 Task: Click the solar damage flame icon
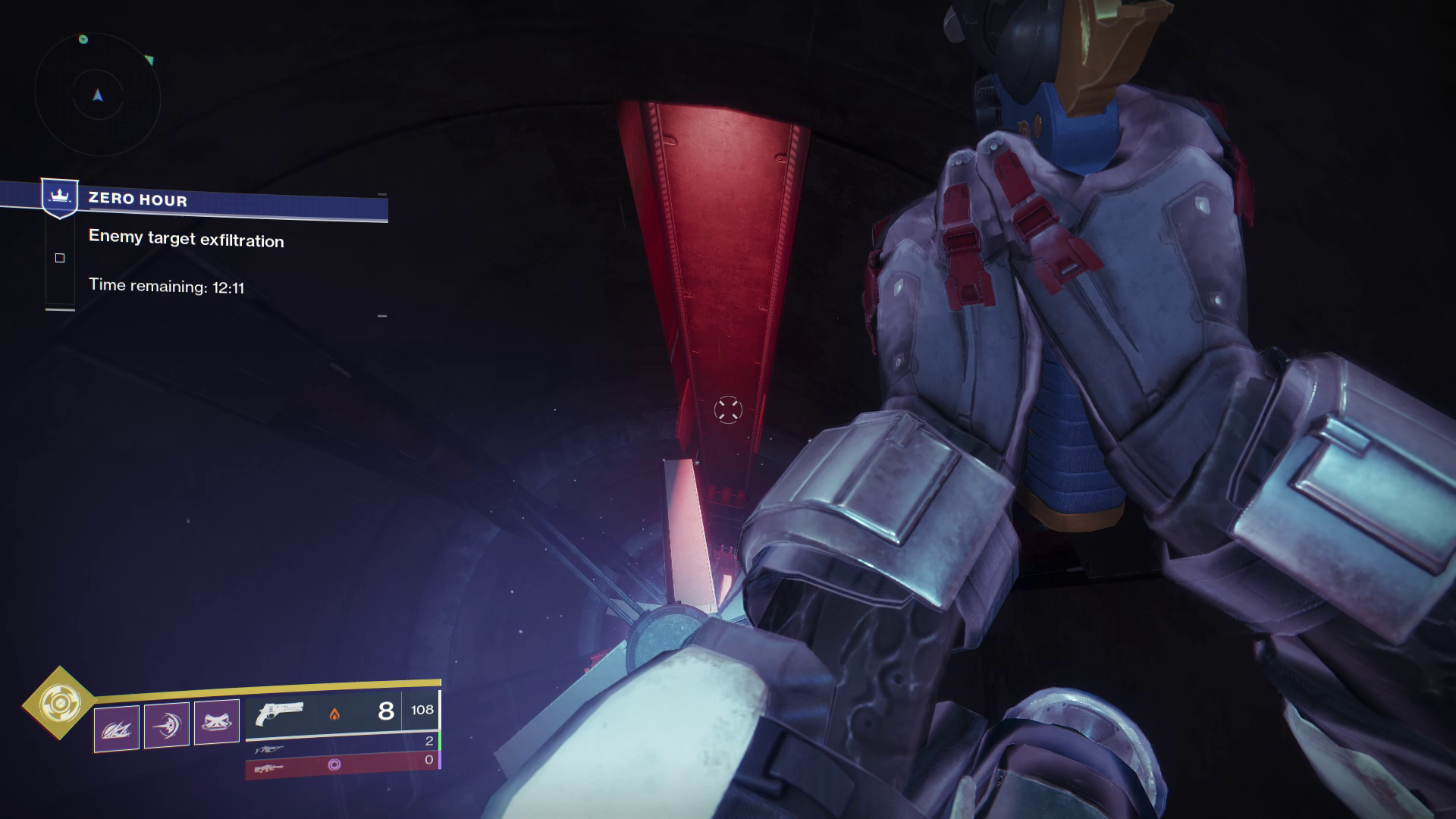334,714
